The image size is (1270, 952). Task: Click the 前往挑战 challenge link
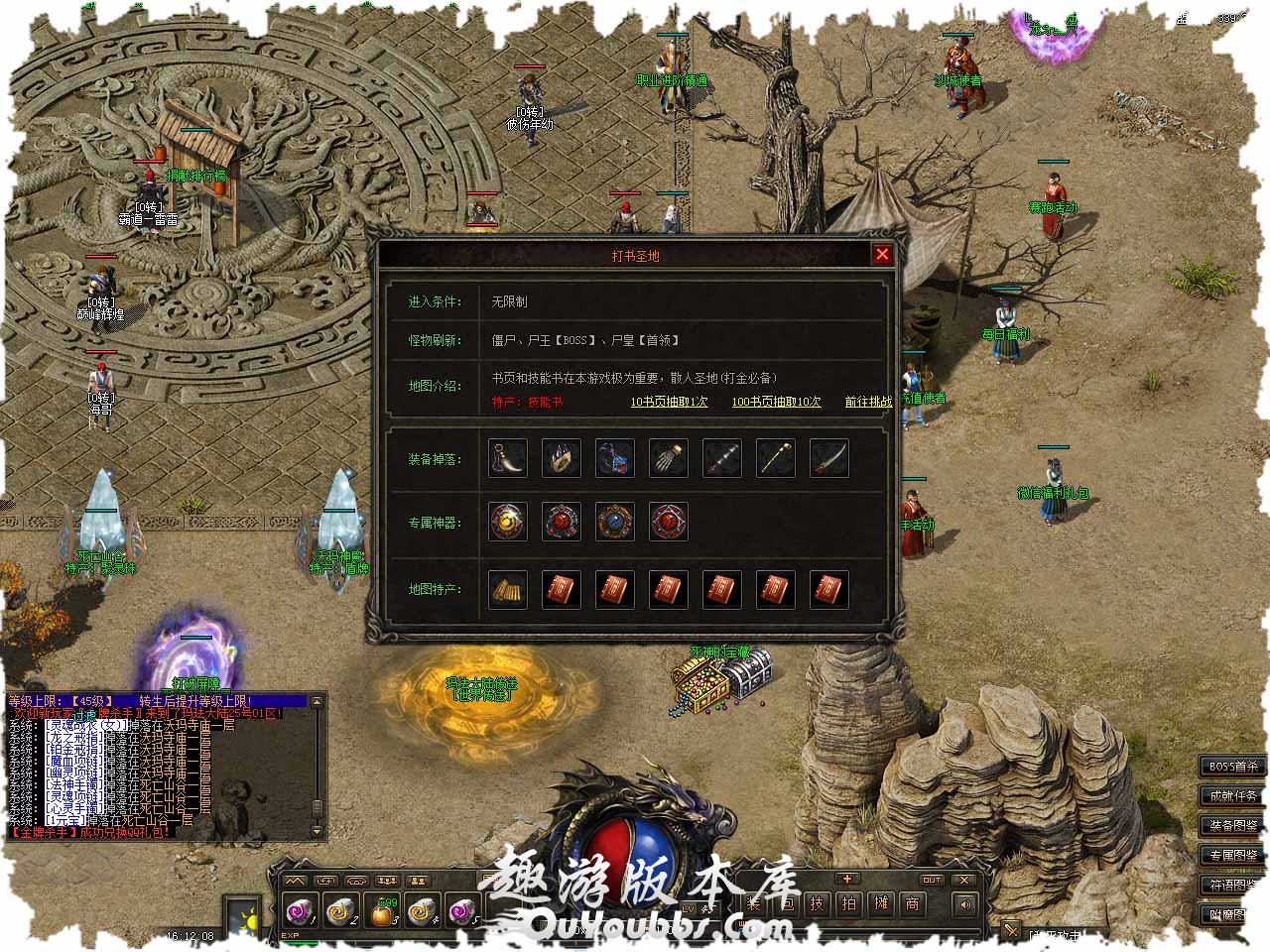tap(868, 402)
